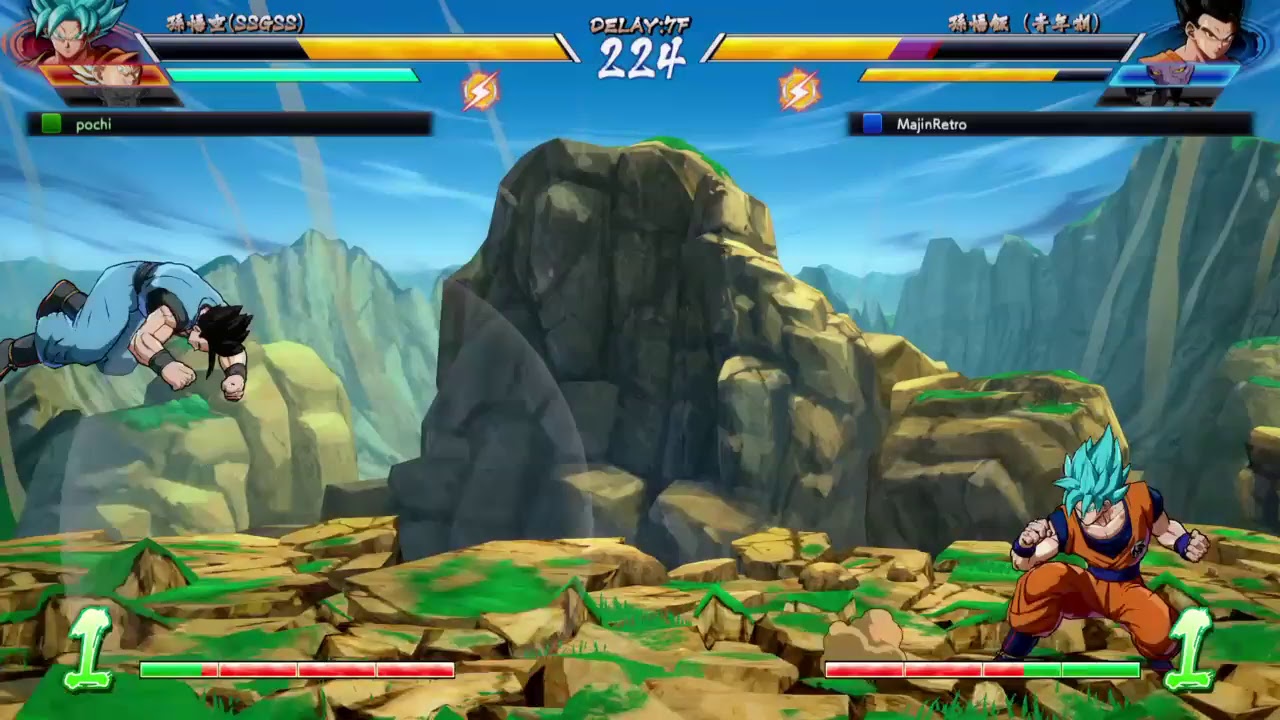1280x720 pixels.
Task: Click the right yellow Sparking icon
Action: (798, 89)
